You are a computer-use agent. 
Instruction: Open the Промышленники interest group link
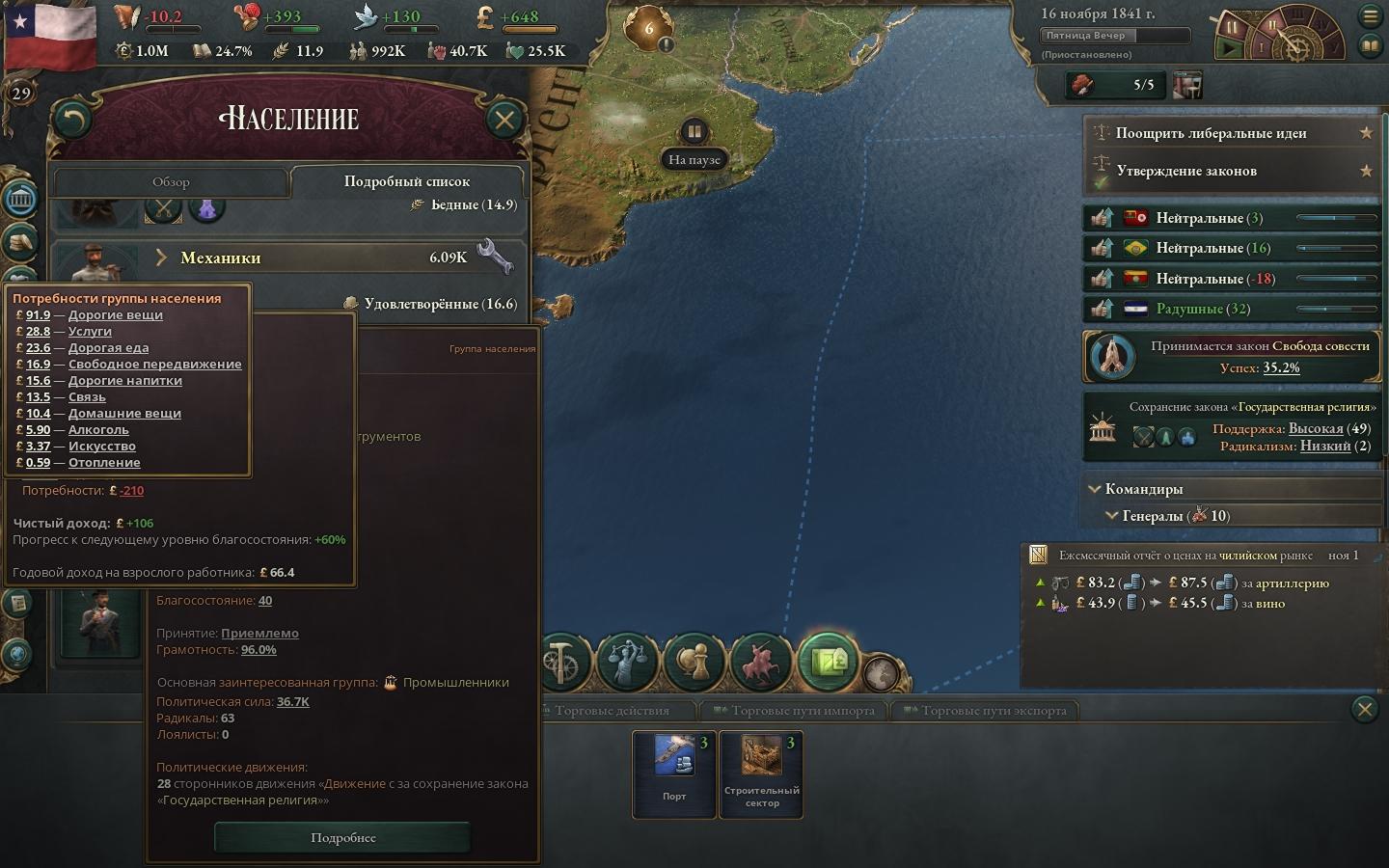pos(455,682)
